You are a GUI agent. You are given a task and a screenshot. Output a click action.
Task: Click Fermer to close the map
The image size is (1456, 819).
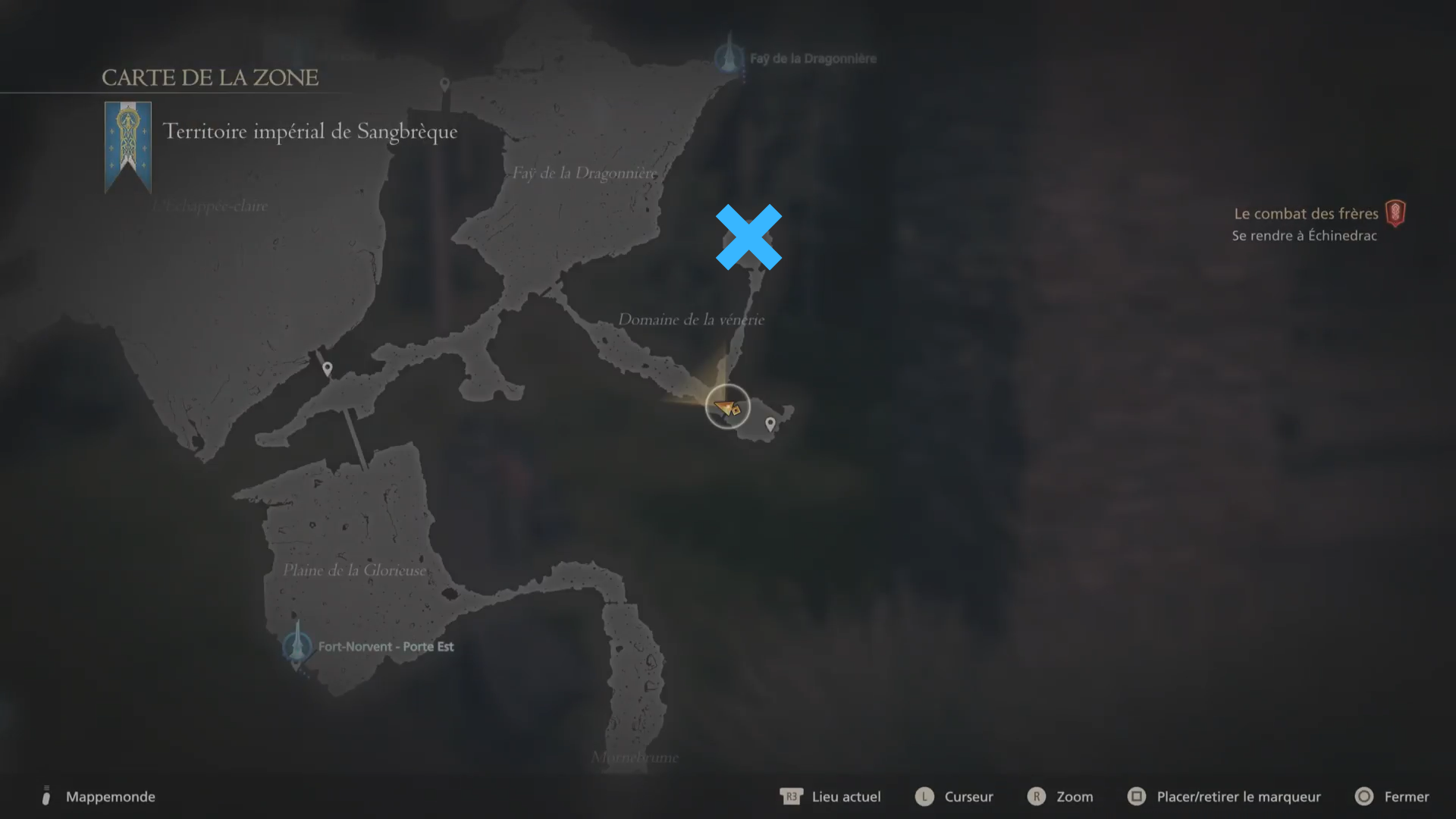click(1408, 796)
